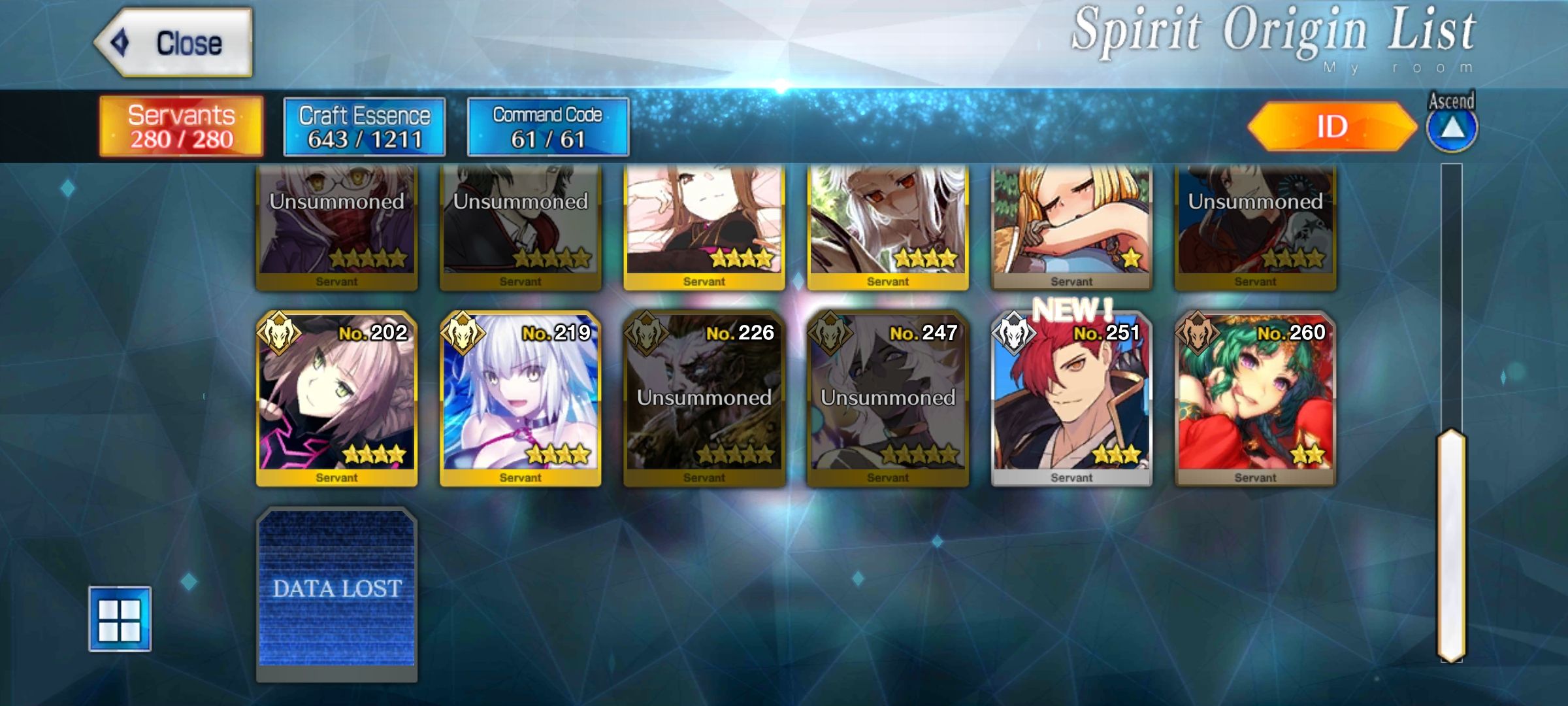Select servant card No. 202
The height and width of the screenshot is (706, 1568).
336,399
